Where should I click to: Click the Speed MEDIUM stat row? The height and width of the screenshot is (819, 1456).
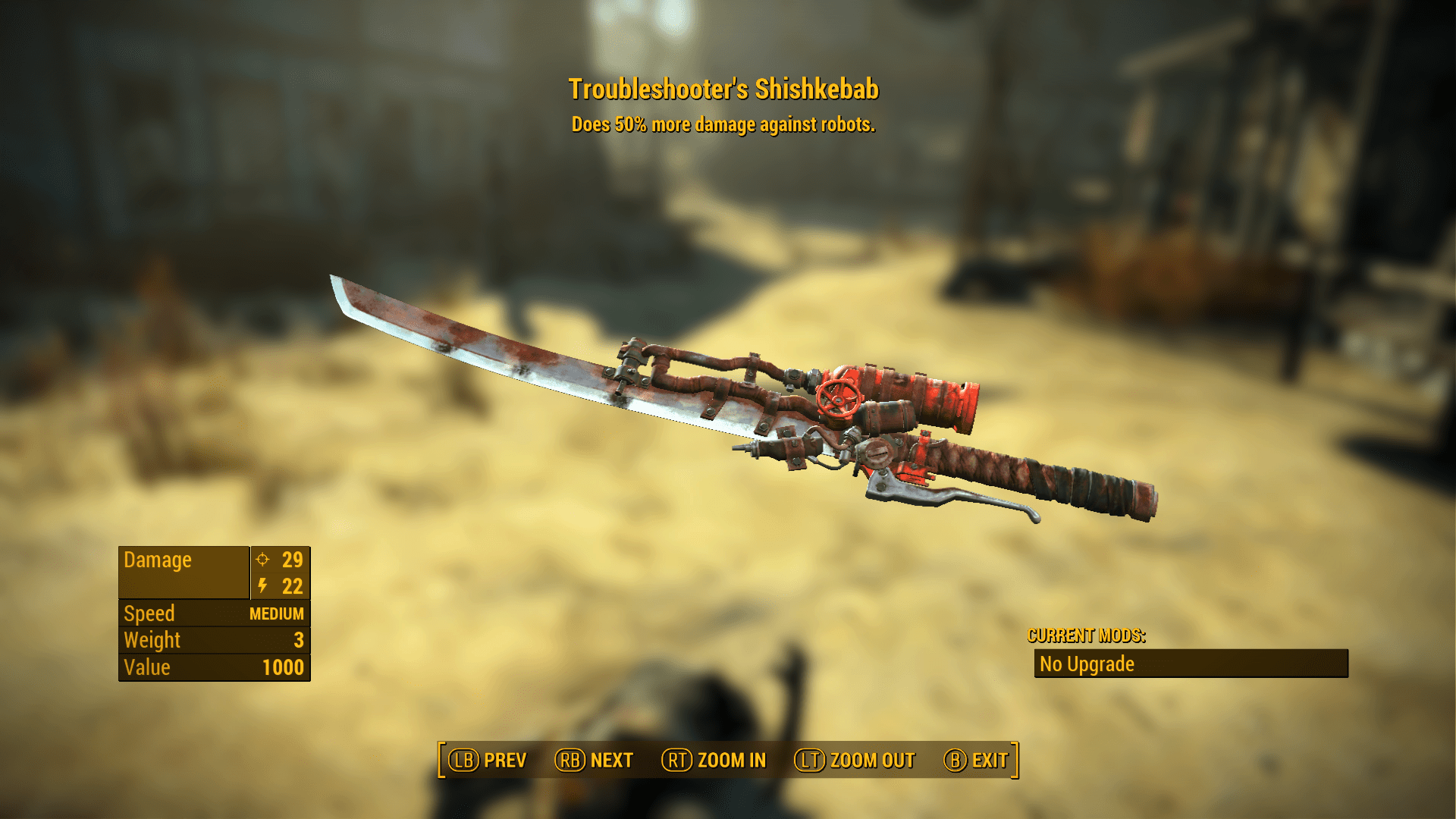pos(214,613)
